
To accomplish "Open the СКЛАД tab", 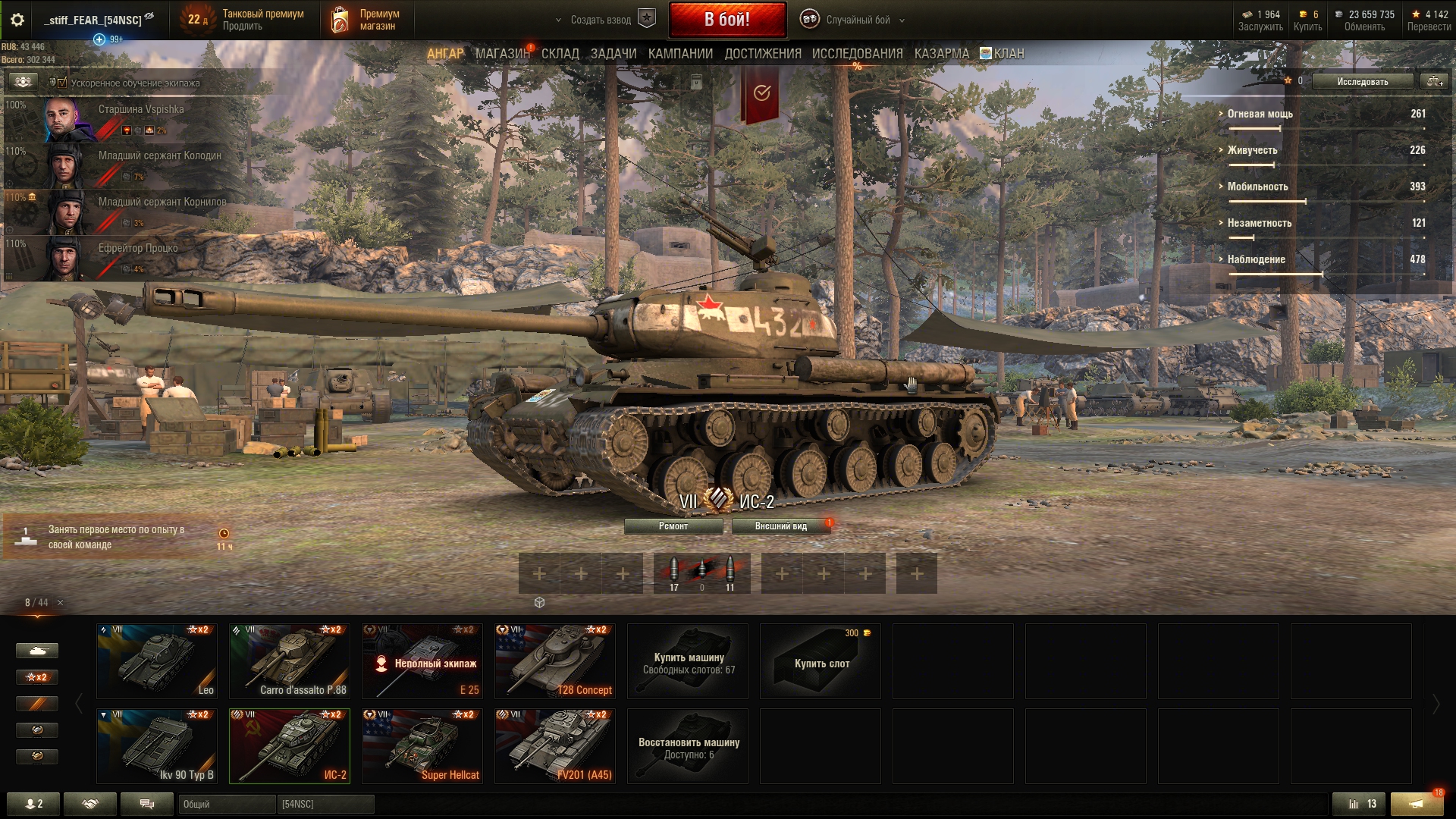I will click(560, 54).
